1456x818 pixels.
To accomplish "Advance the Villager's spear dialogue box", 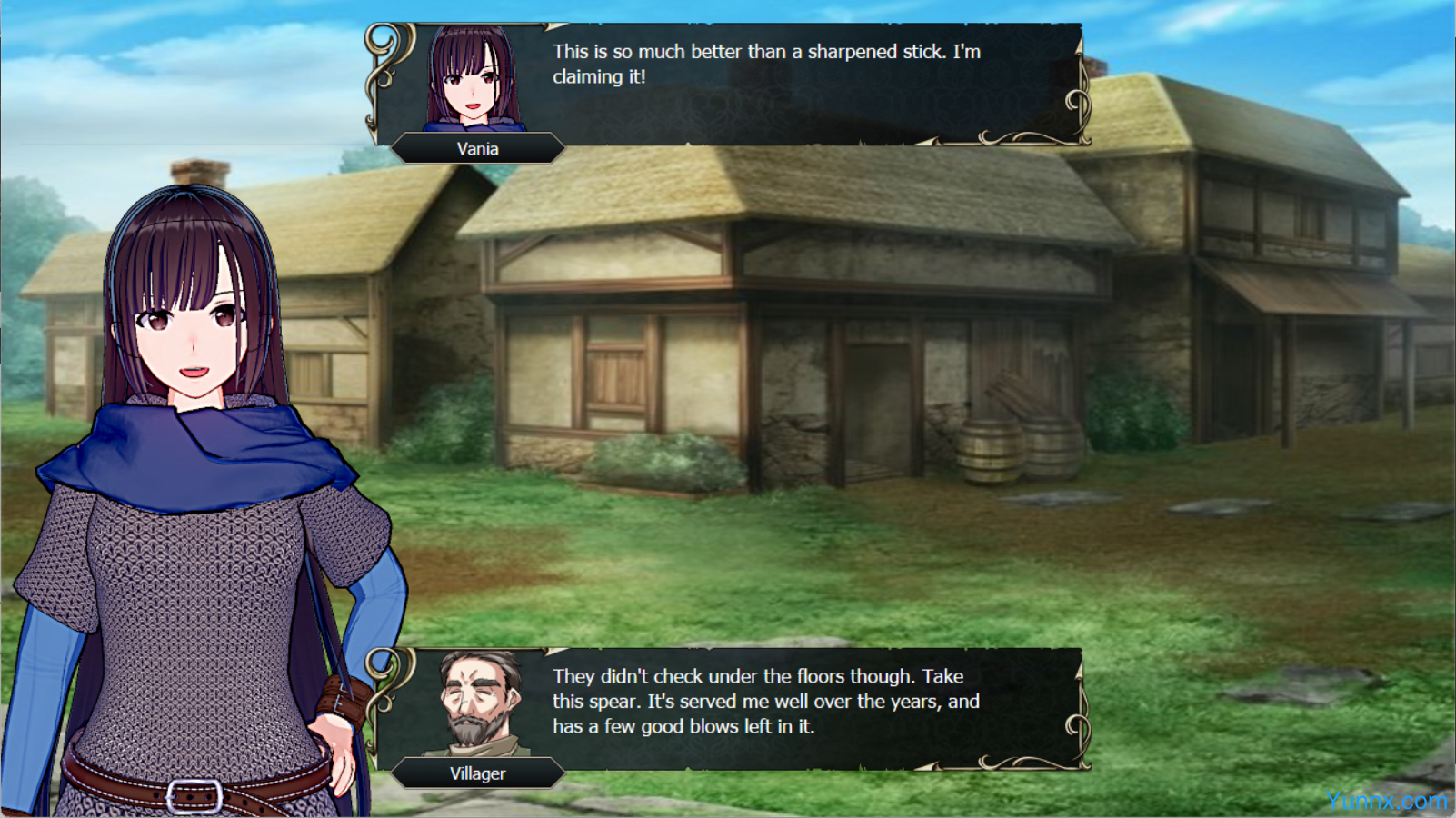I will (x=765, y=702).
